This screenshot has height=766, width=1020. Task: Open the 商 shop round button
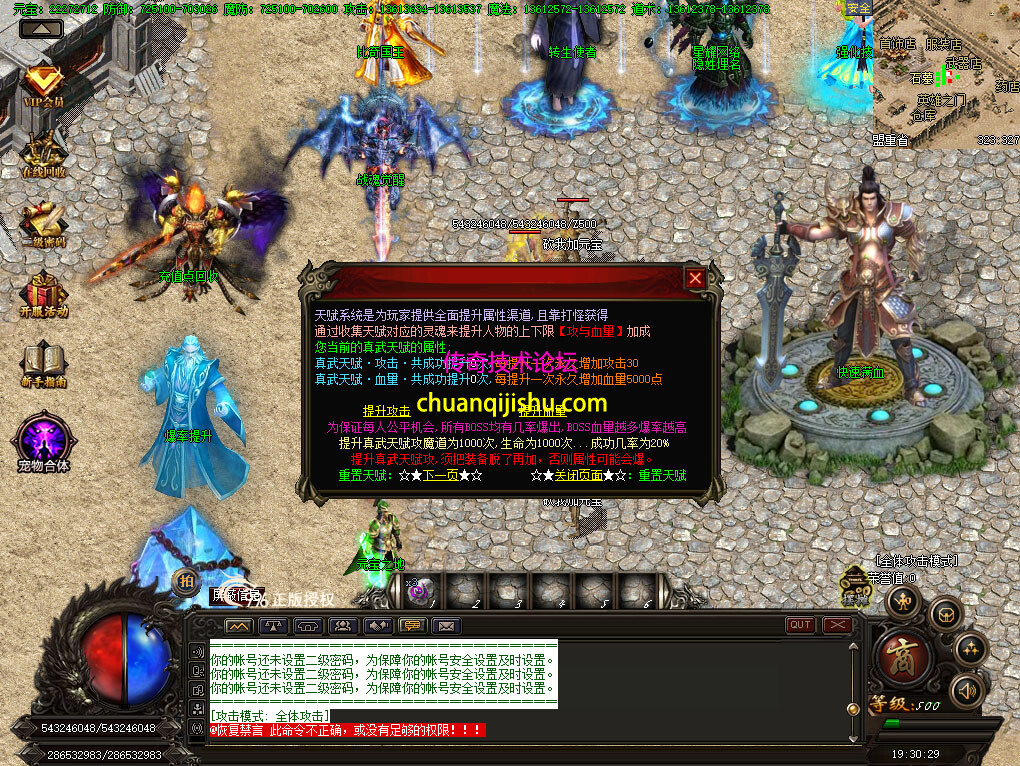[x=903, y=654]
